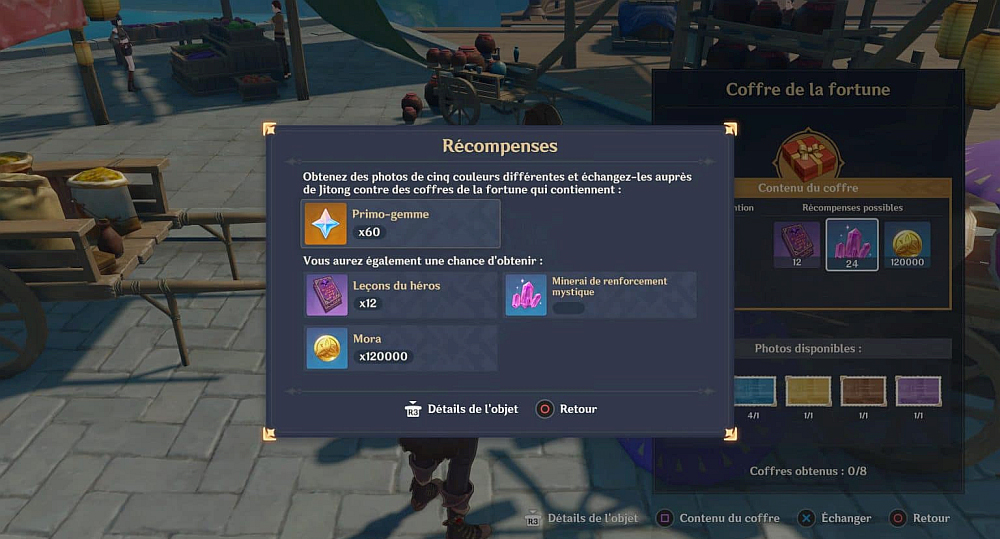Choose the blue photo under Photos disponibles

tap(755, 390)
